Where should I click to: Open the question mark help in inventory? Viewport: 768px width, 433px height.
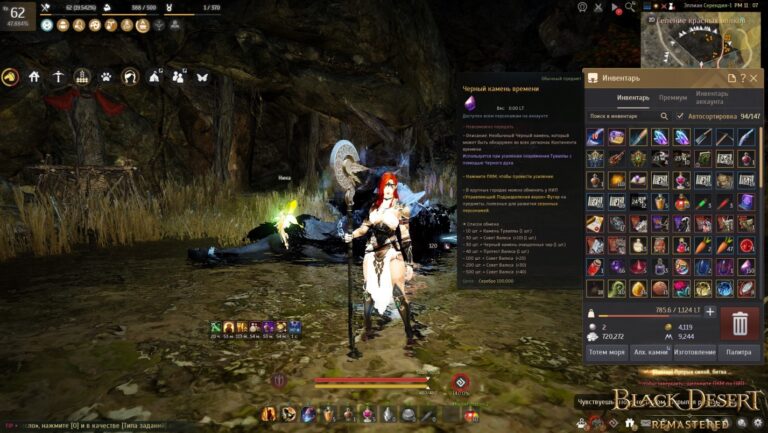click(742, 78)
